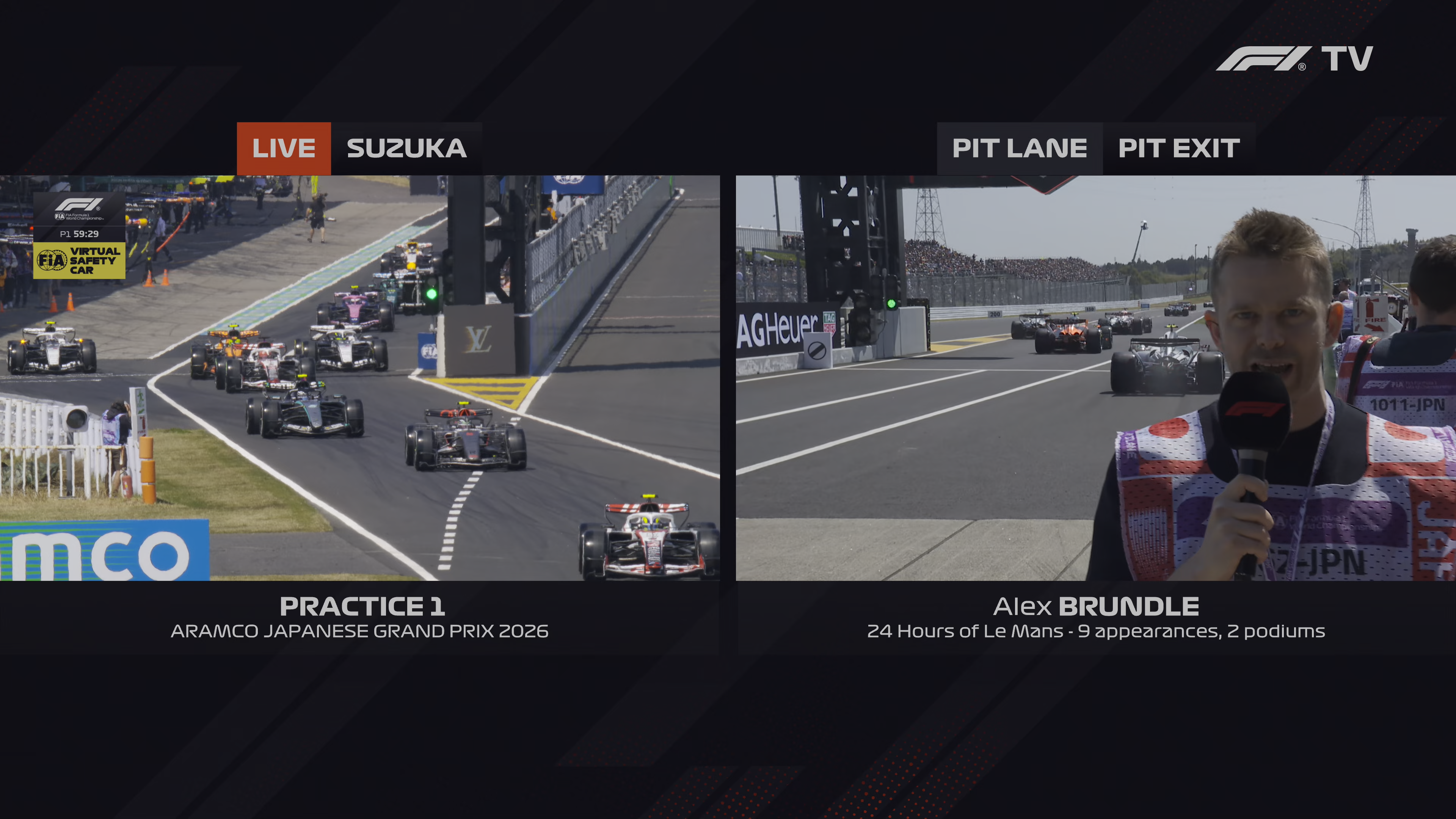Image resolution: width=1456 pixels, height=819 pixels.
Task: Click the F1 TV logo
Action: coord(1294,59)
